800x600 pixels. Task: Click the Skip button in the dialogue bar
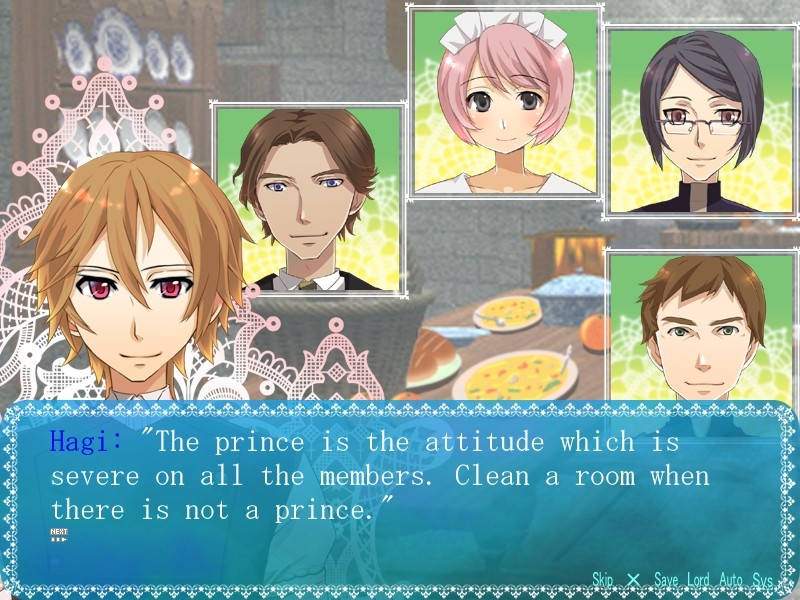tap(602, 580)
